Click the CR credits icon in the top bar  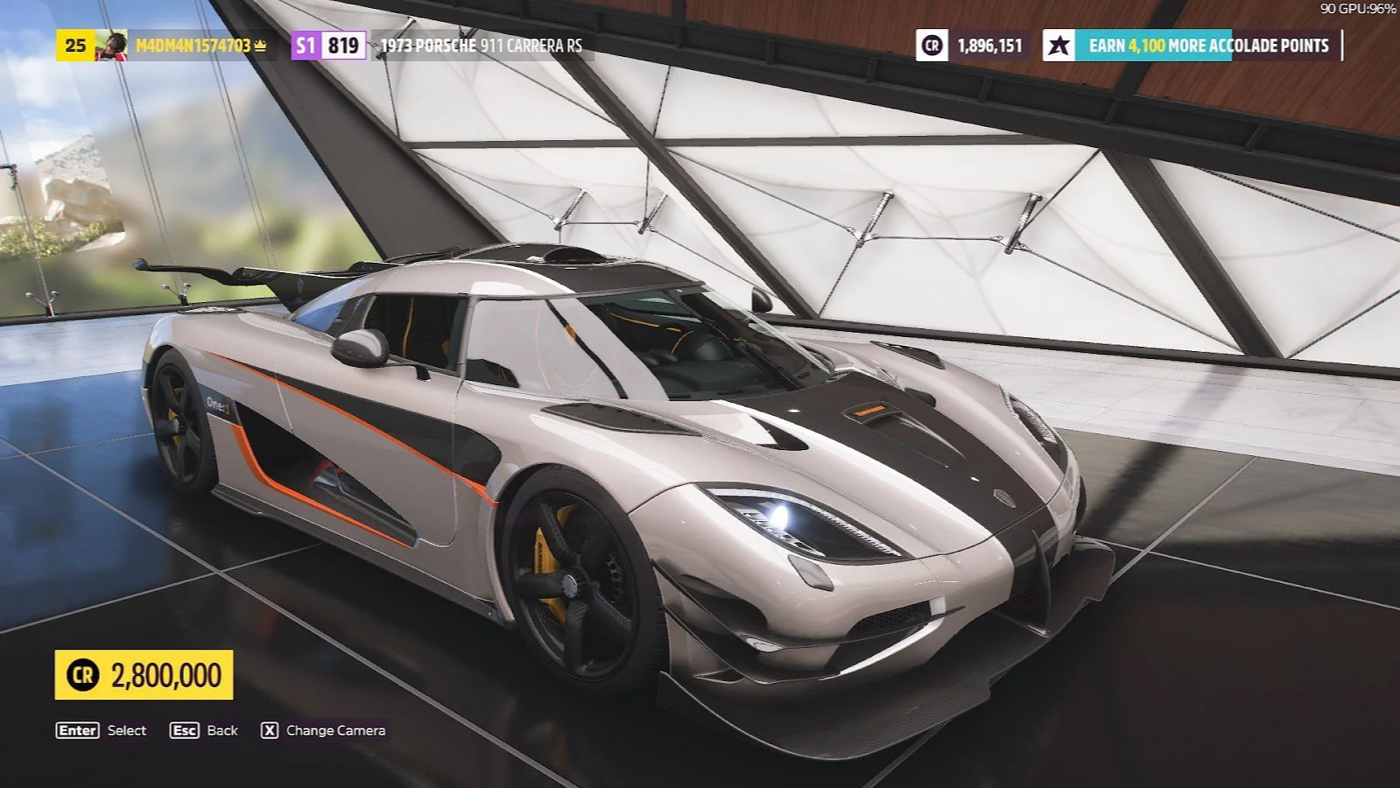coord(930,44)
